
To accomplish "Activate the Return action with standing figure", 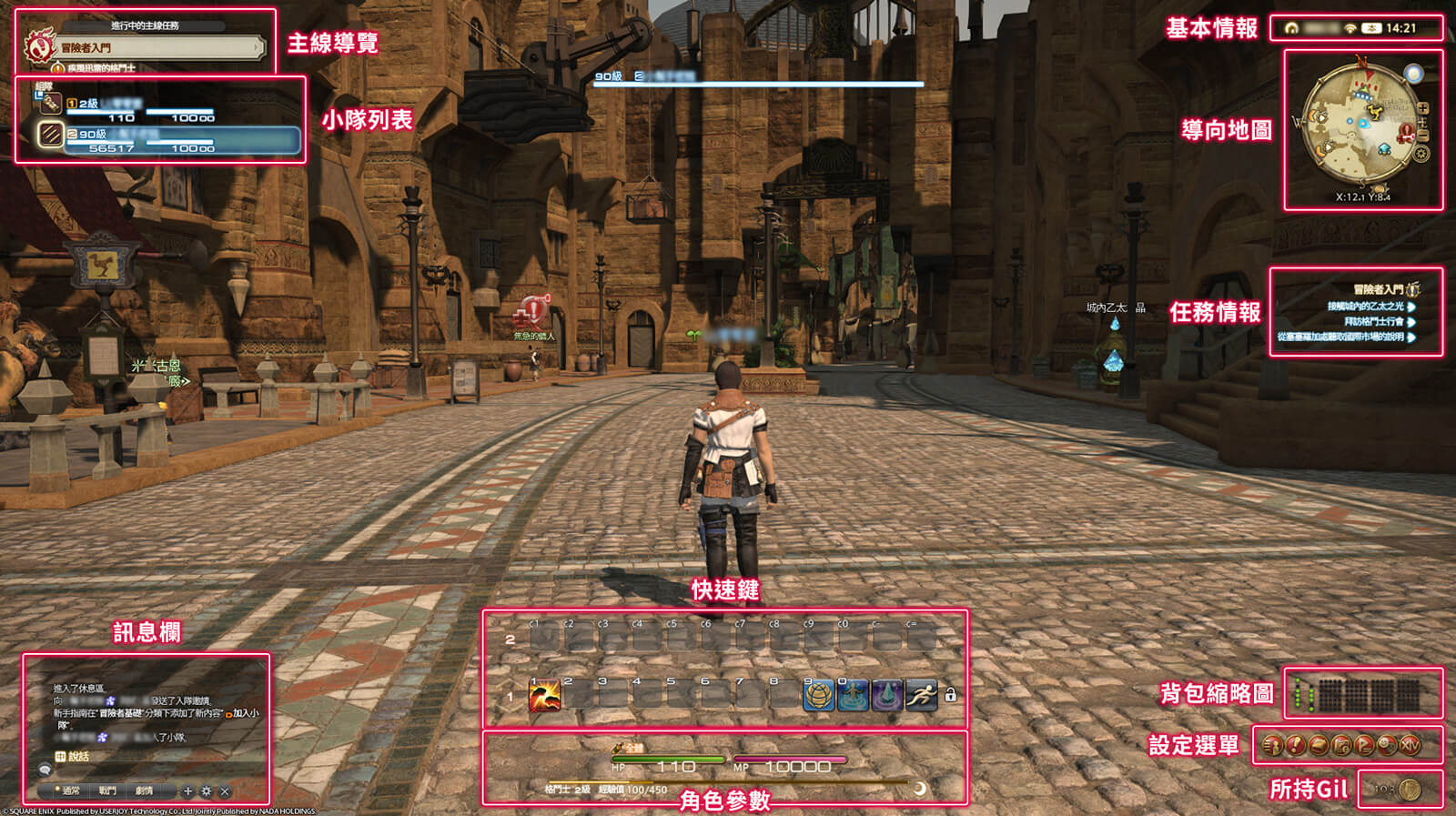I will click(x=853, y=696).
